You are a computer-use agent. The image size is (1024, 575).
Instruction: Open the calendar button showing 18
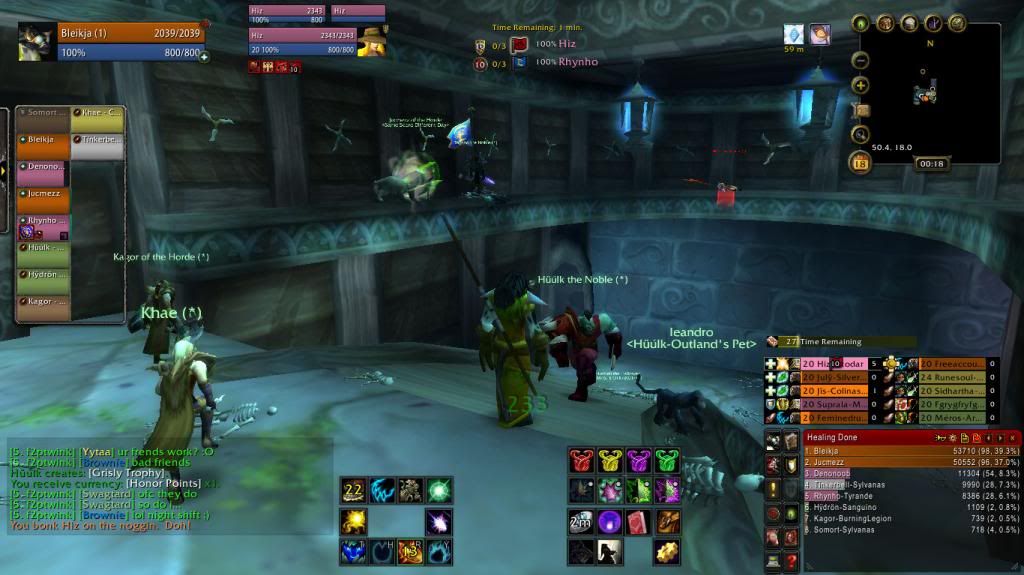pyautogui.click(x=860, y=163)
